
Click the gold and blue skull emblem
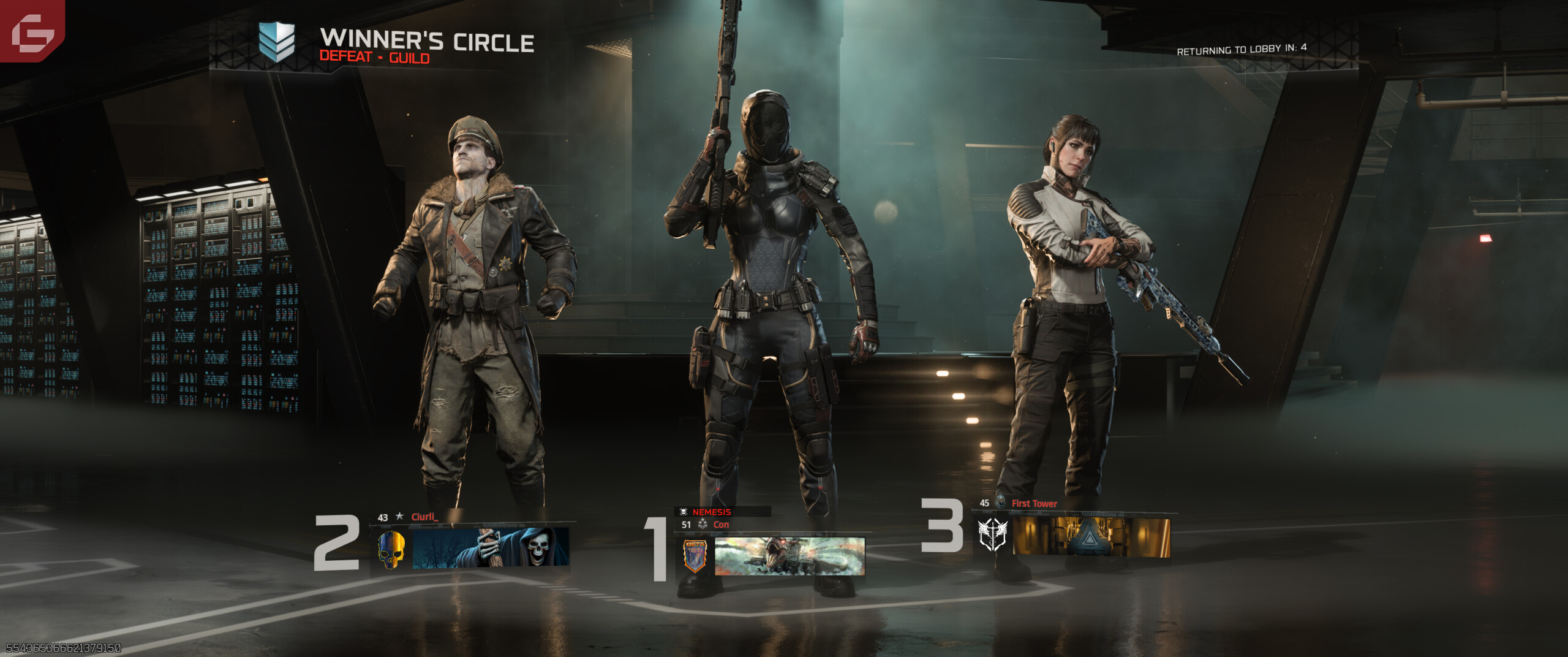coord(391,549)
